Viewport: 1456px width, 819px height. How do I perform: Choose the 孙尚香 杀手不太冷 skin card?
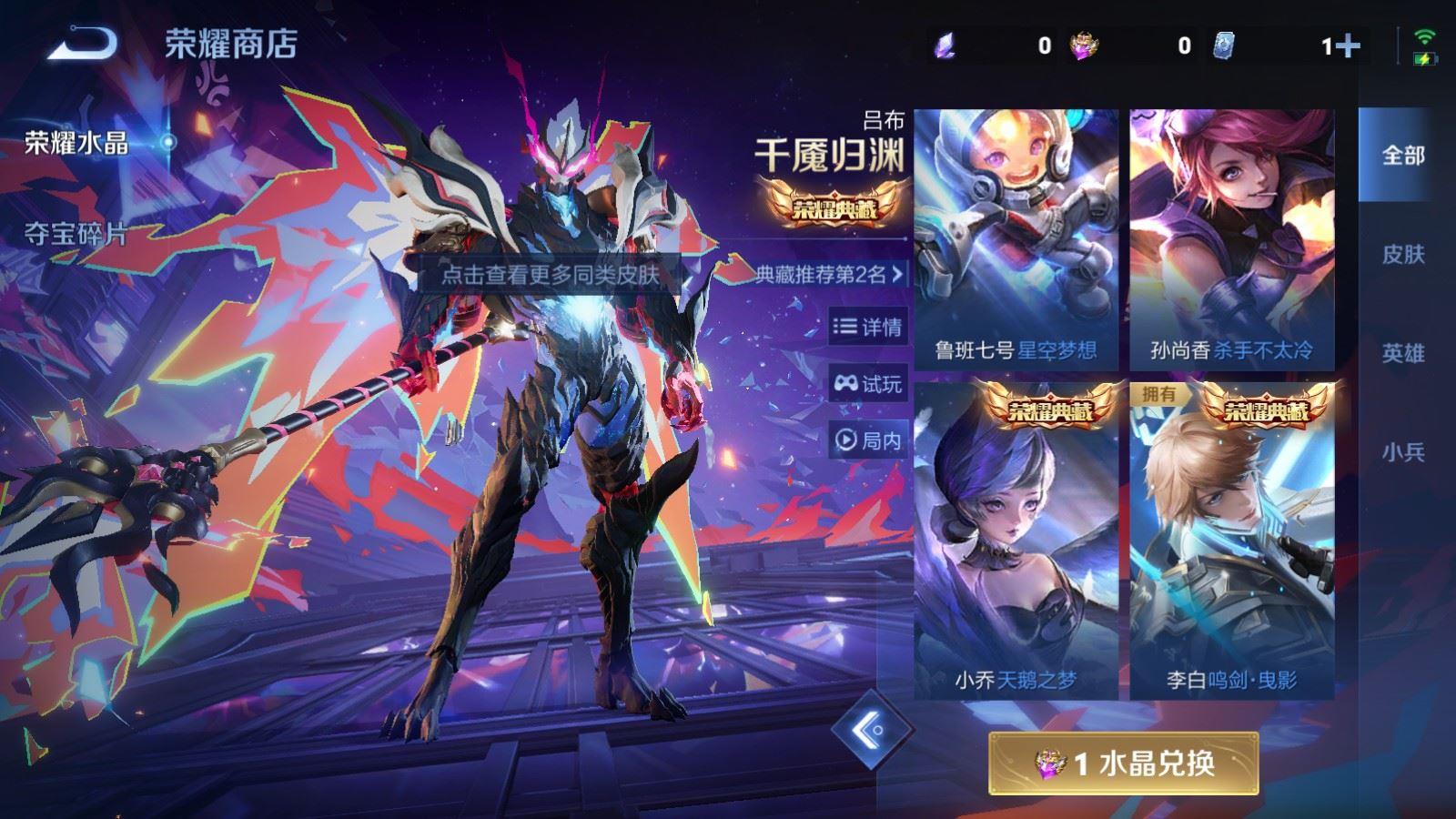pos(1231,240)
